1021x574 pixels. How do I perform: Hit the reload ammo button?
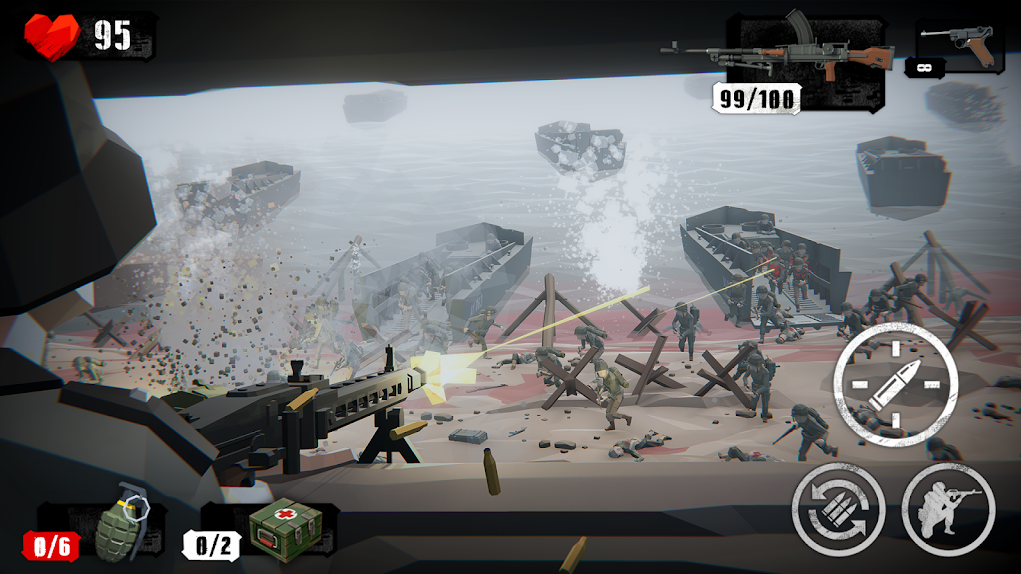click(838, 508)
